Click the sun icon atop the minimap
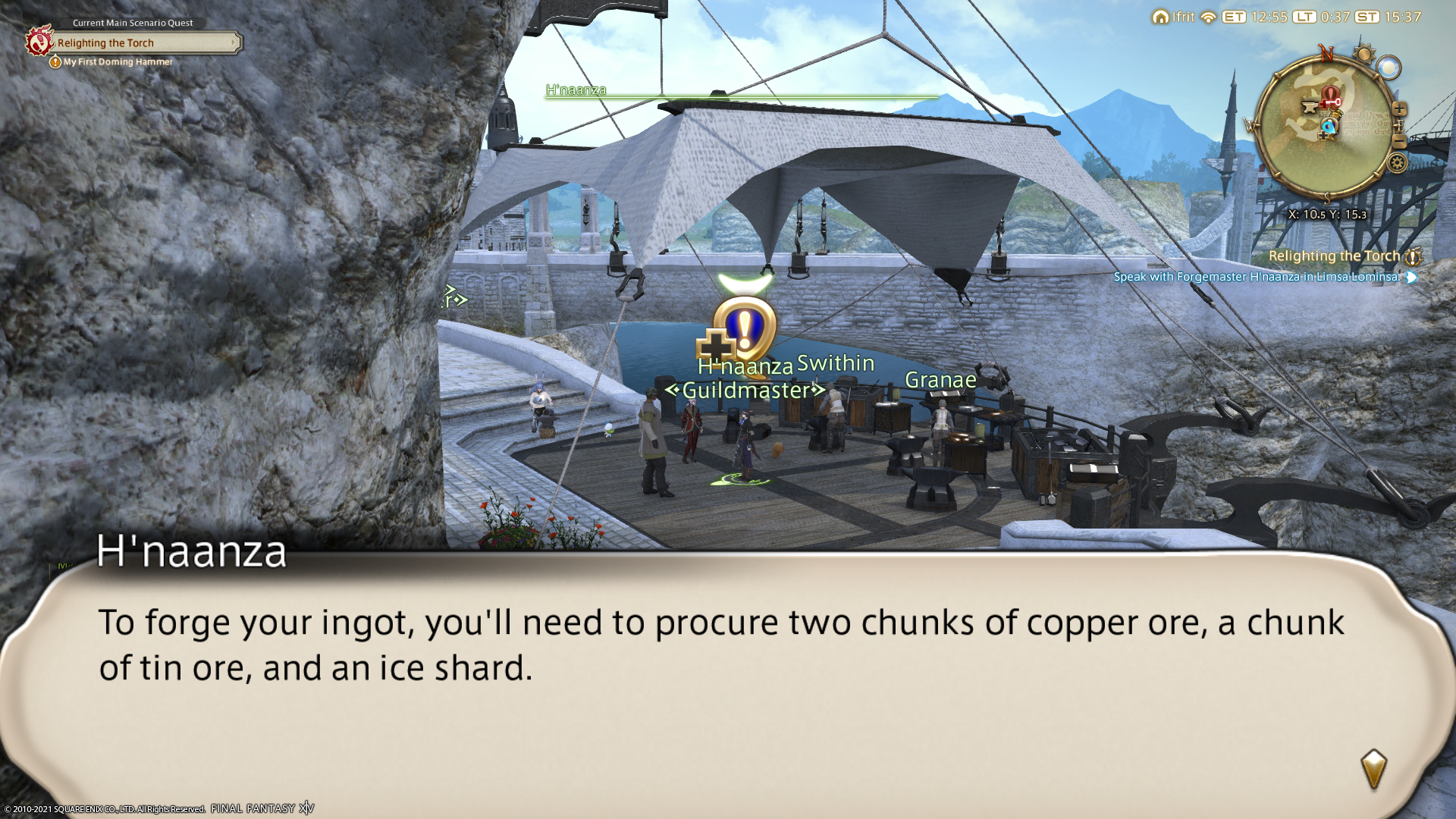Viewport: 1456px width, 819px height. click(x=1364, y=53)
